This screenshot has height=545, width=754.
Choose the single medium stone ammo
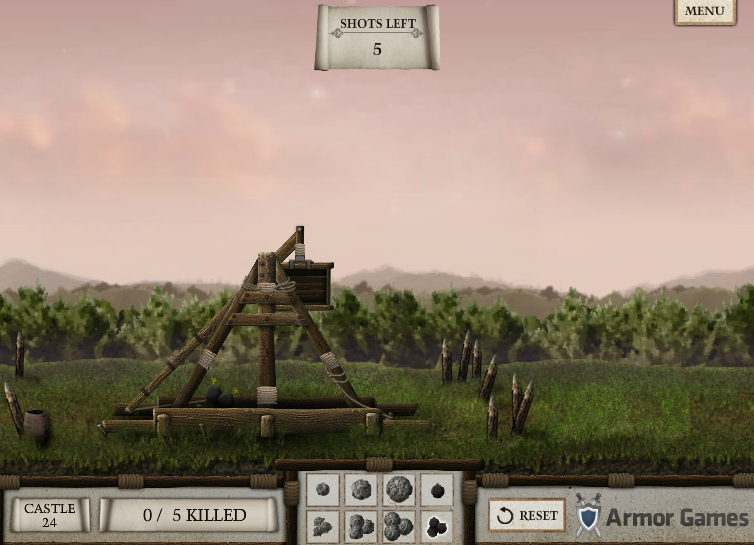360,490
